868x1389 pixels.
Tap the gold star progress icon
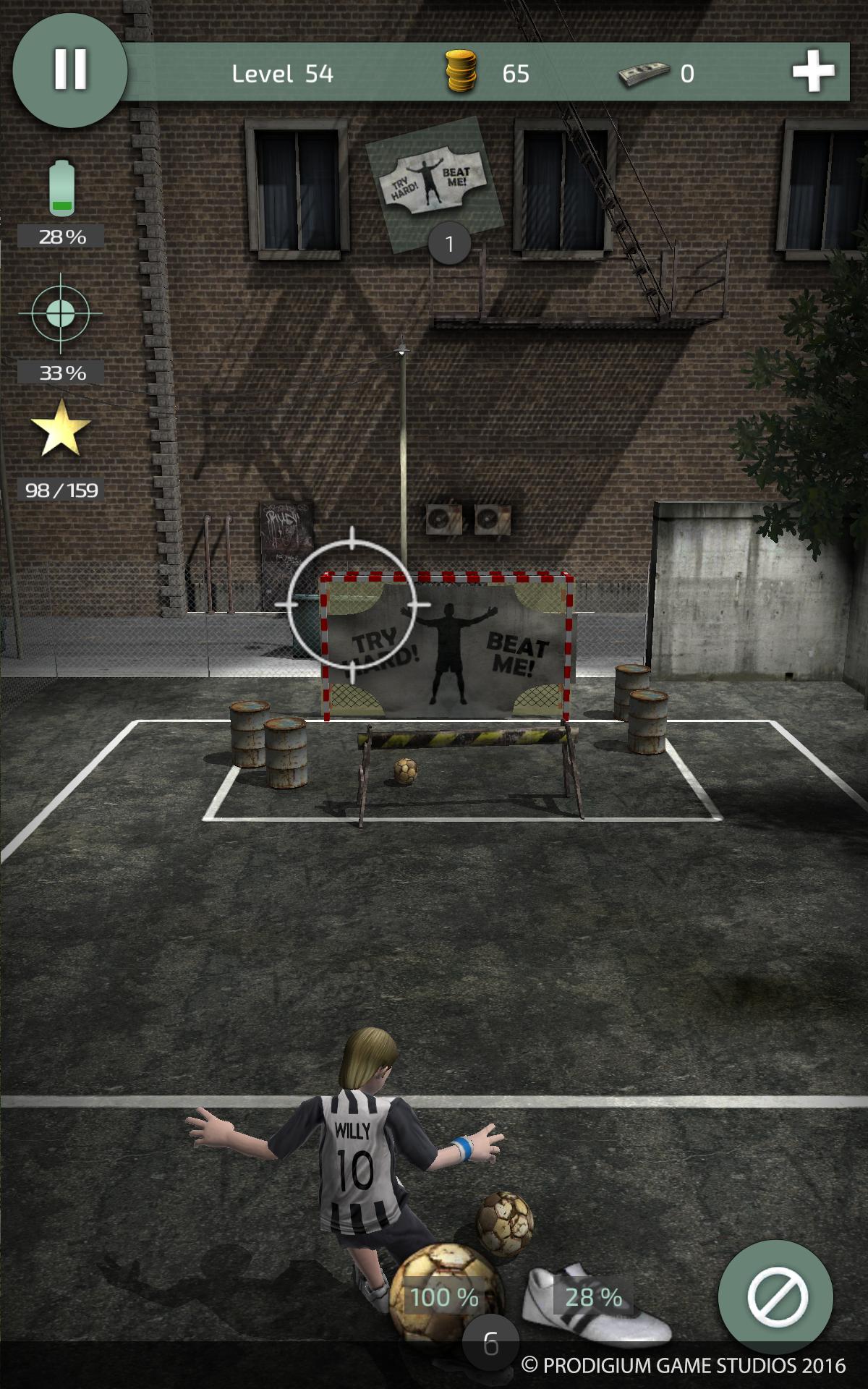coord(61,429)
